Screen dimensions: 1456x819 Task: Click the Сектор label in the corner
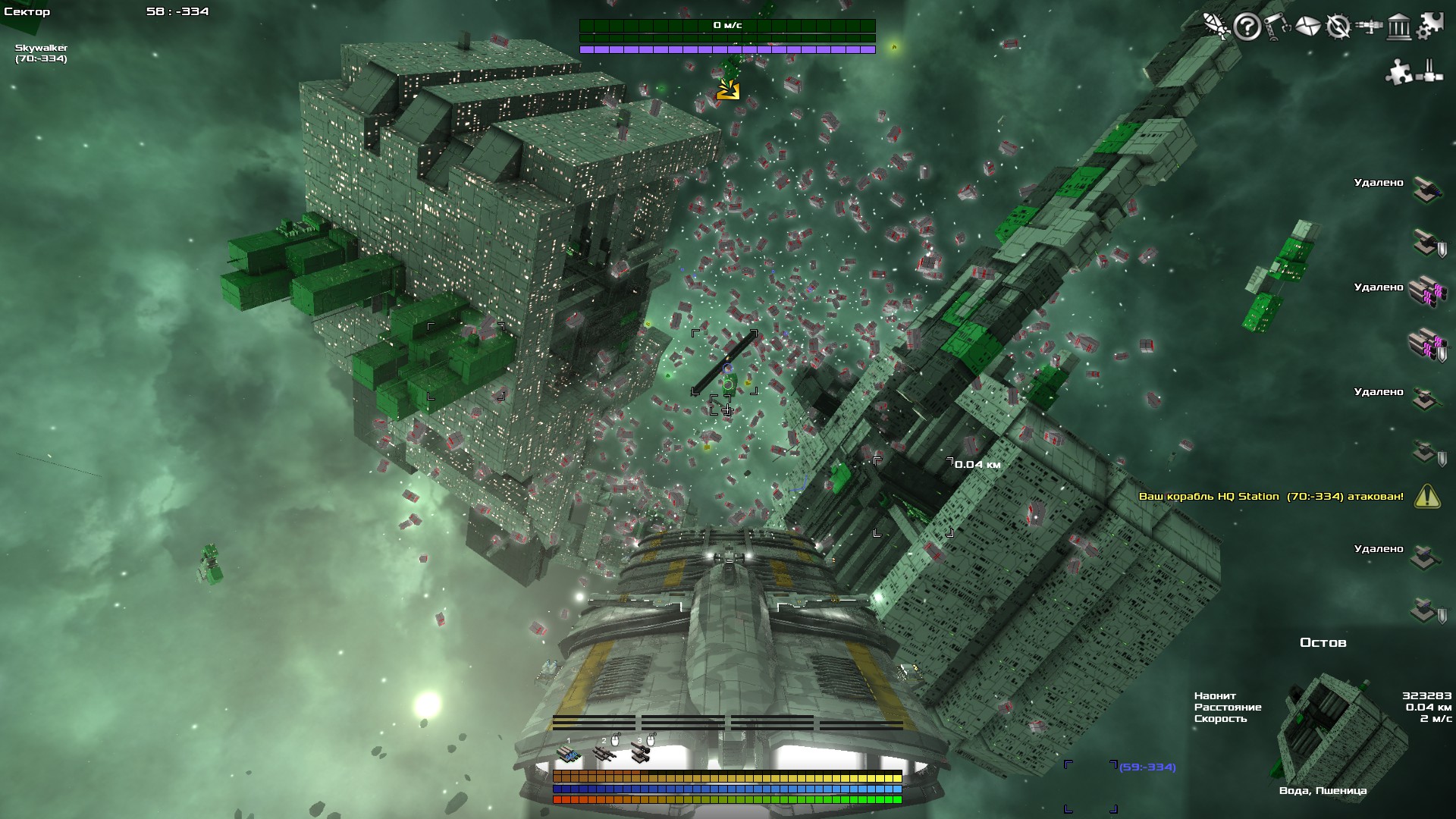click(27, 11)
